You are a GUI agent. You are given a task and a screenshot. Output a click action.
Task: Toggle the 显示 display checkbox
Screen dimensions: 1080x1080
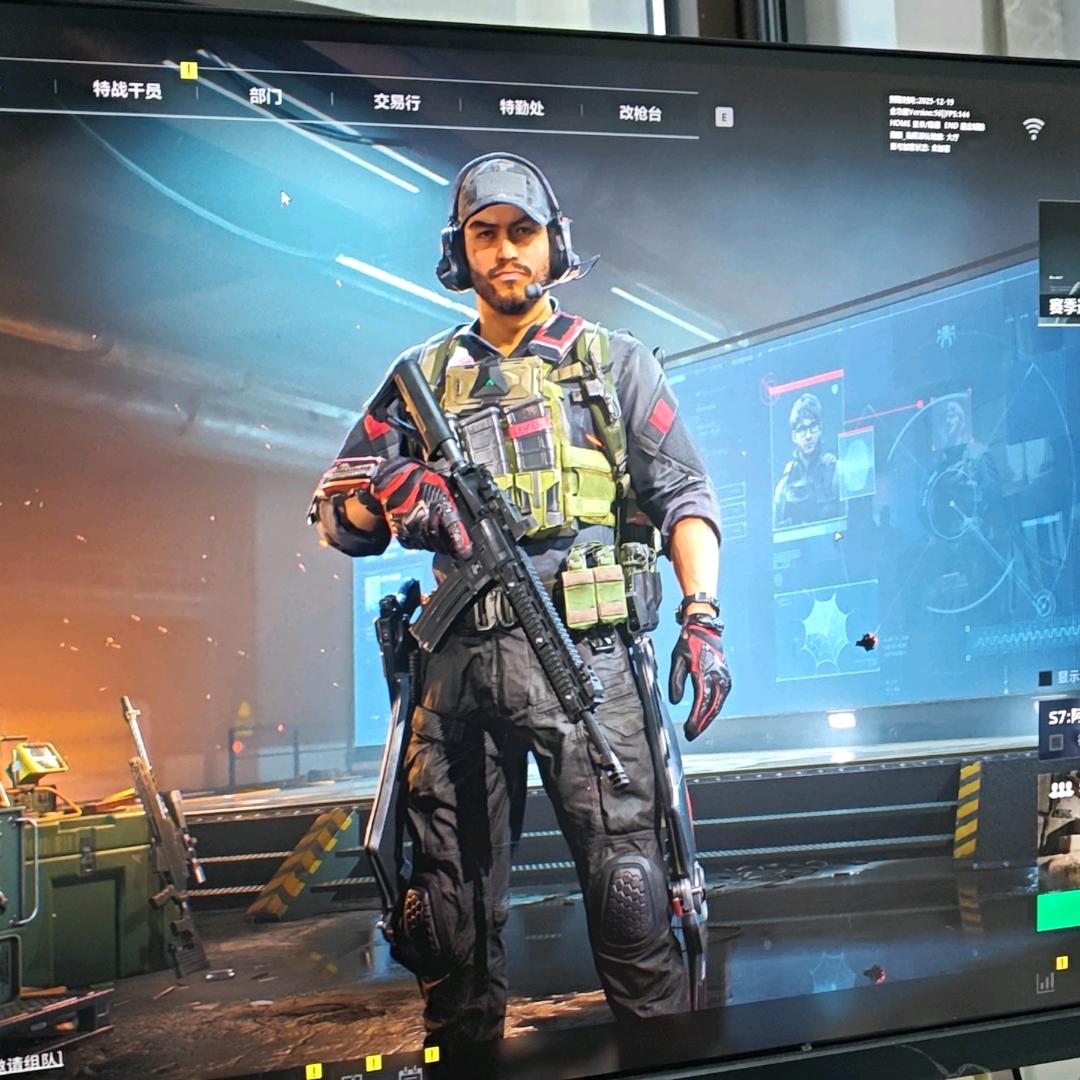click(1045, 678)
